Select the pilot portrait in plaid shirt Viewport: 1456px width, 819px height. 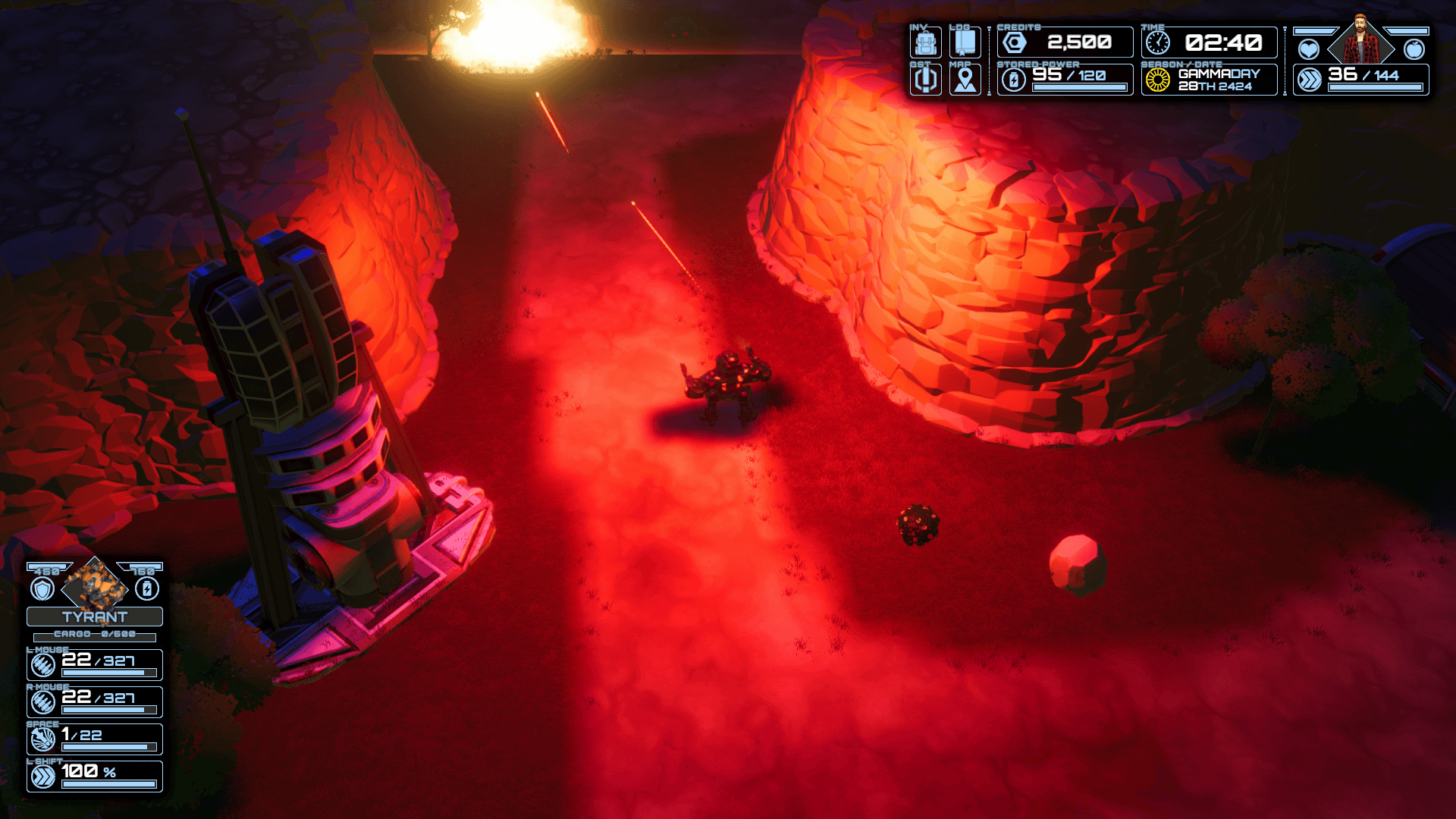1361,45
